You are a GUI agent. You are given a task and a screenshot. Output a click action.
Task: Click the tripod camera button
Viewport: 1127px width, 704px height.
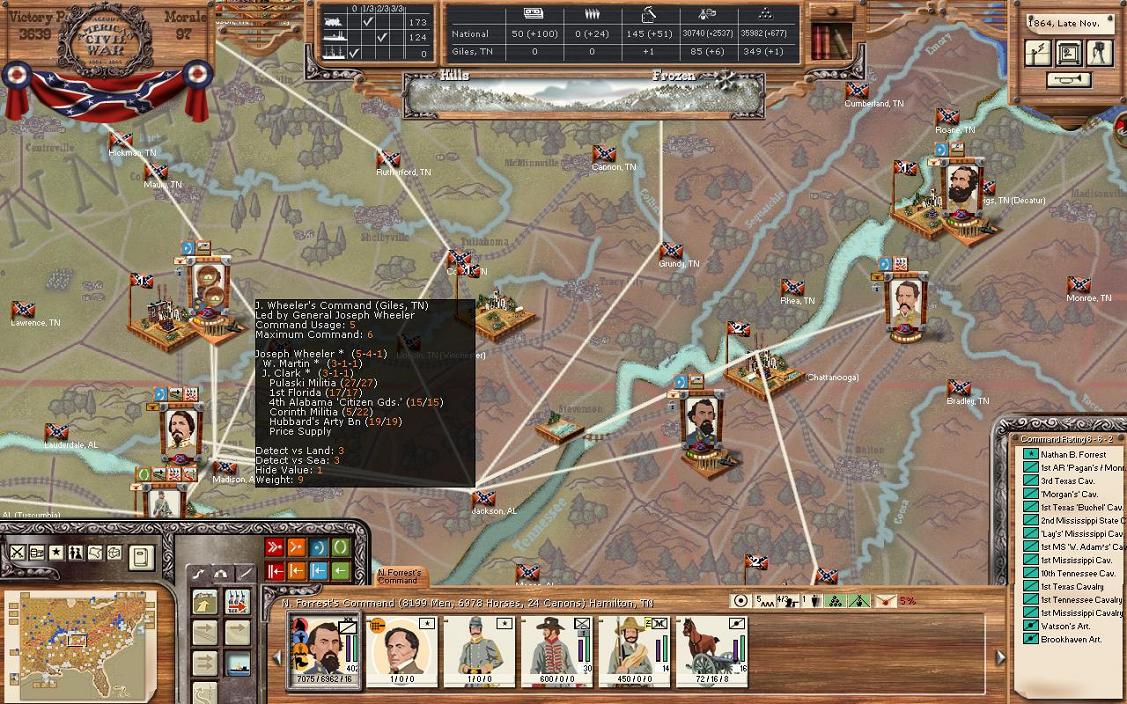(1099, 53)
